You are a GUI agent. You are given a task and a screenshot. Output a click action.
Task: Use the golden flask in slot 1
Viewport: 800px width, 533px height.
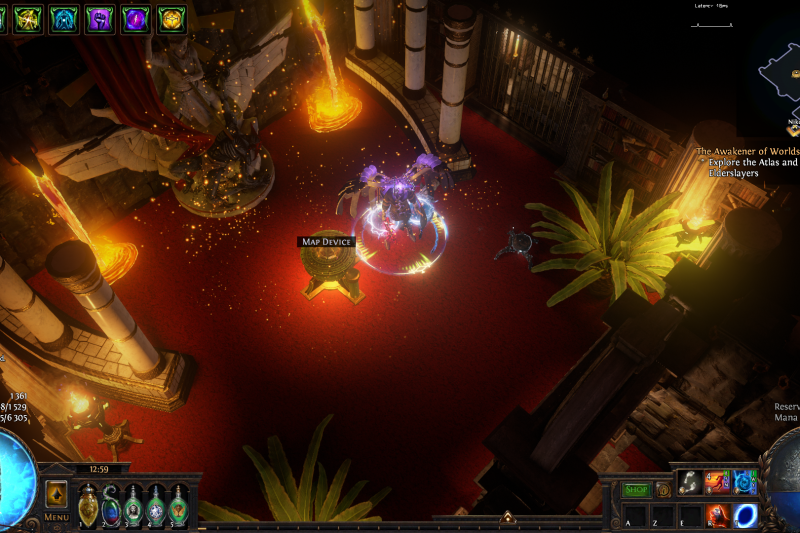click(x=88, y=505)
